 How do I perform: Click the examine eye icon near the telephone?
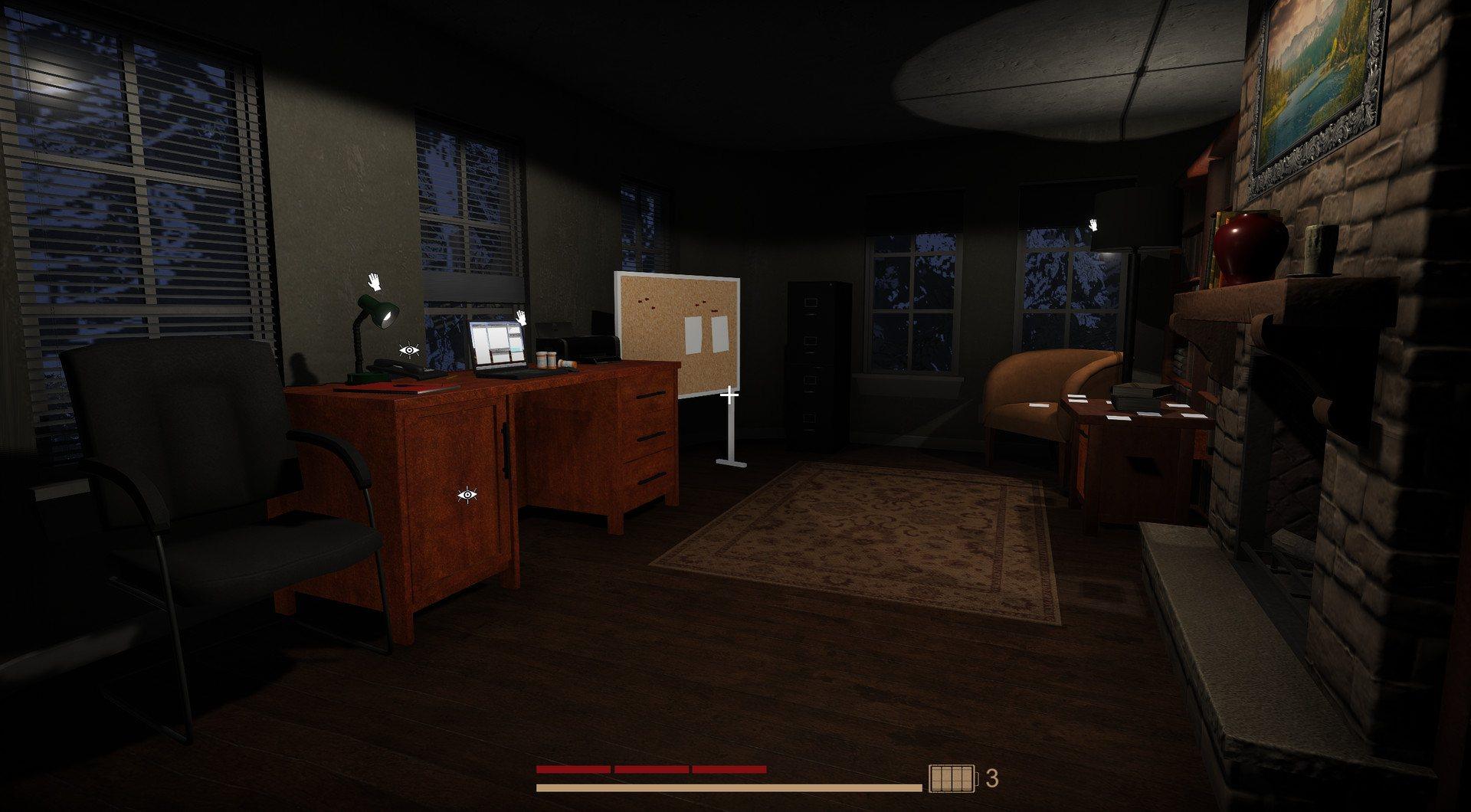coord(409,351)
